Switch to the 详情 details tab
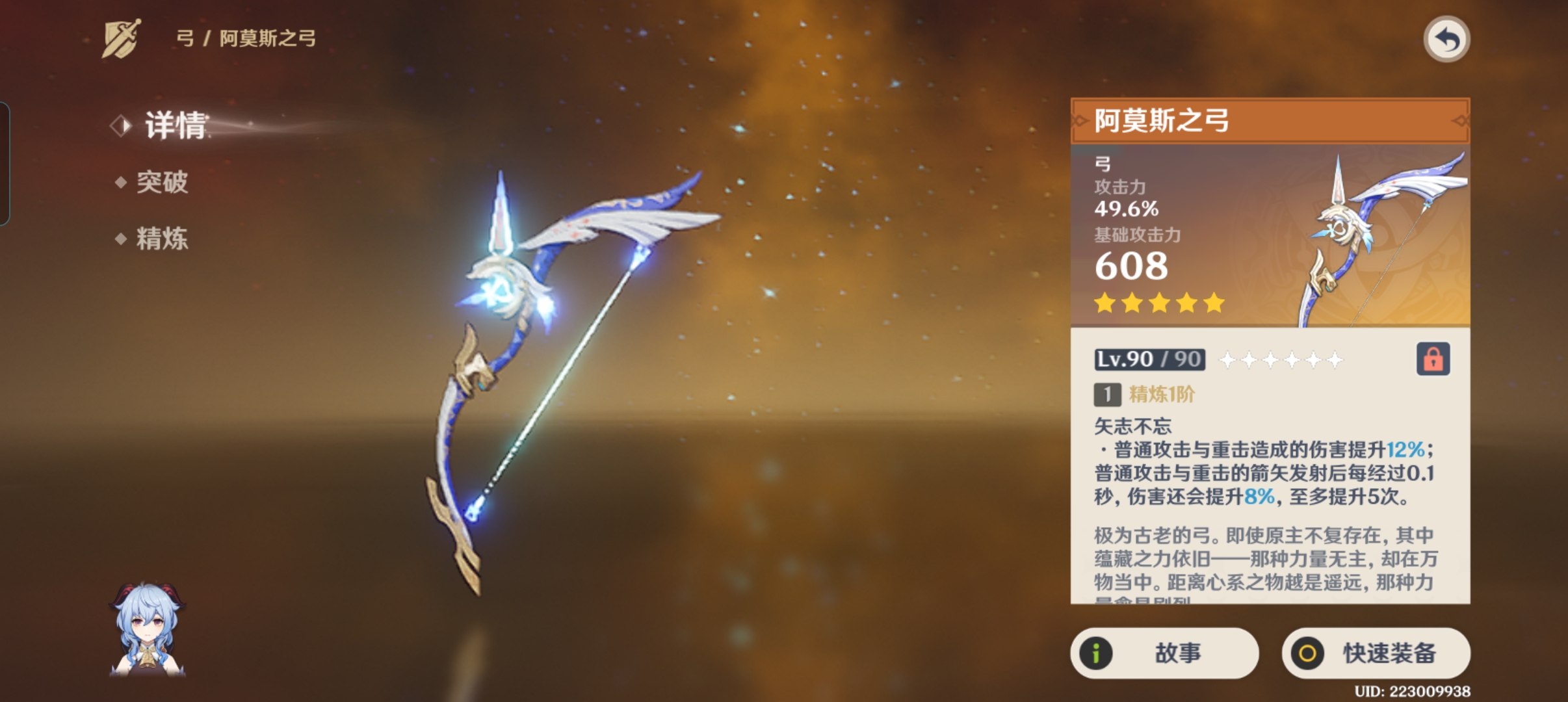The width and height of the screenshot is (1568, 702). tap(174, 125)
